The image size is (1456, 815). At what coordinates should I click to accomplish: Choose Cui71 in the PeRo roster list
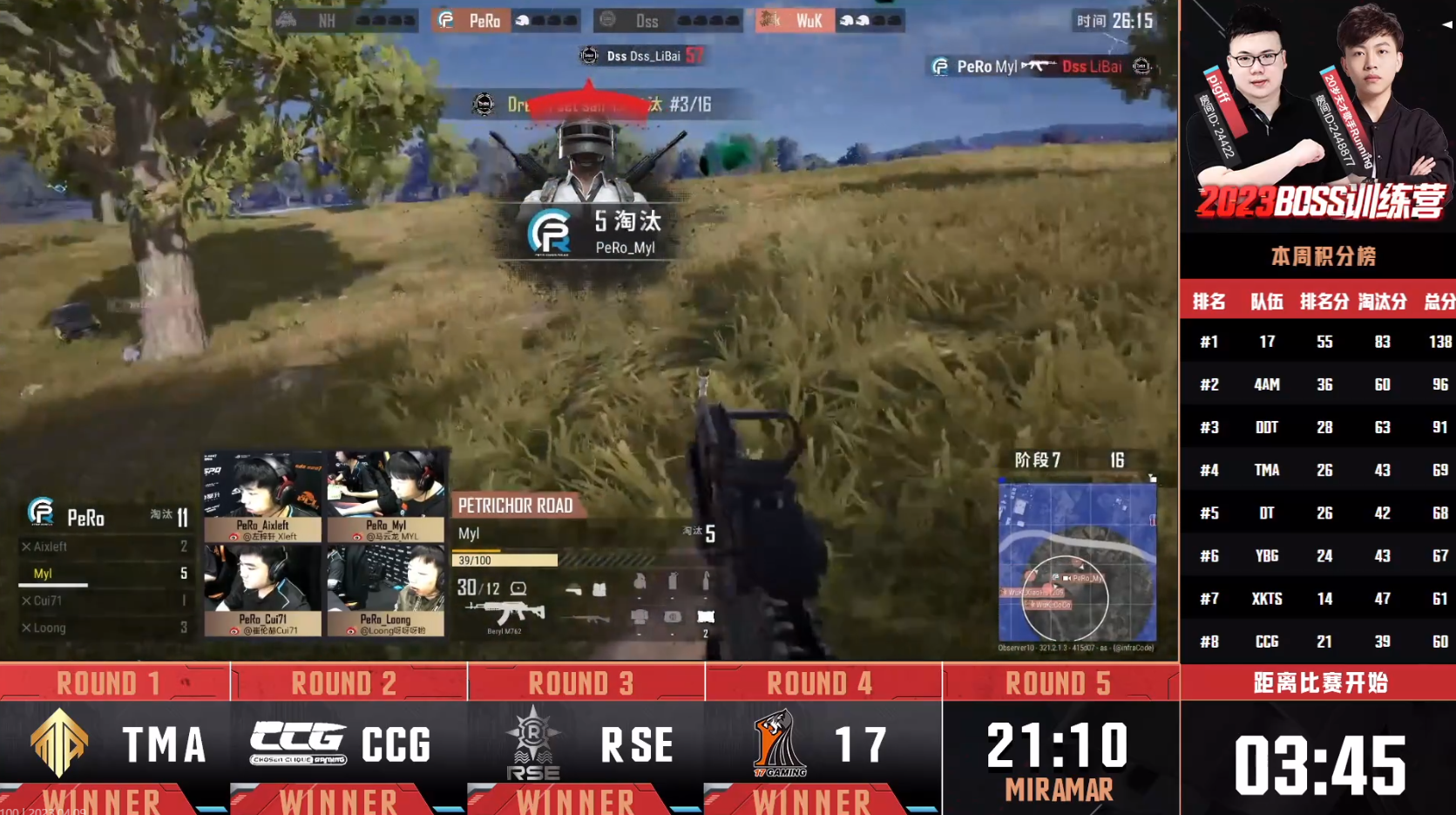[x=105, y=601]
